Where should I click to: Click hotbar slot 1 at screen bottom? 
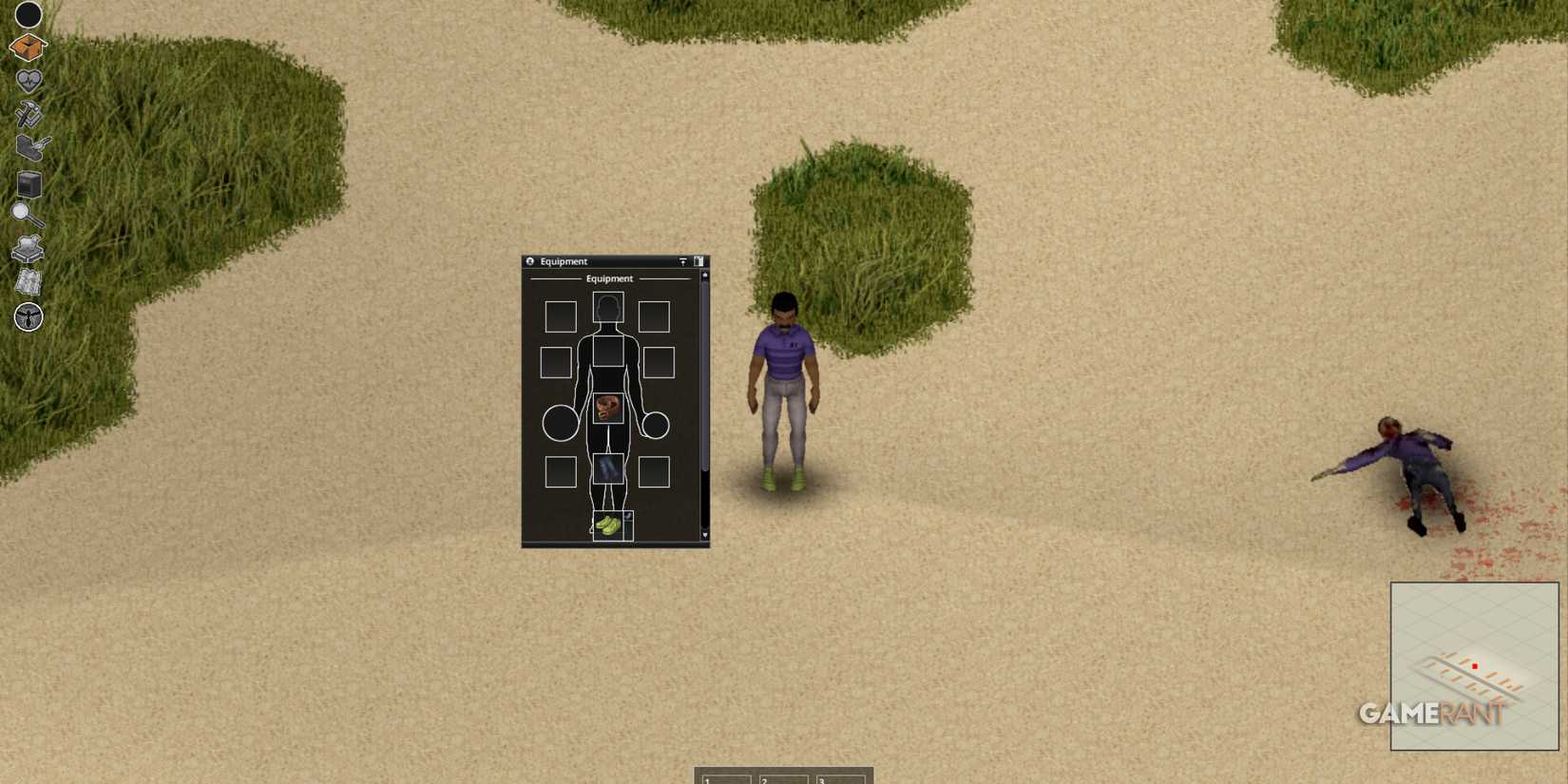(x=724, y=779)
